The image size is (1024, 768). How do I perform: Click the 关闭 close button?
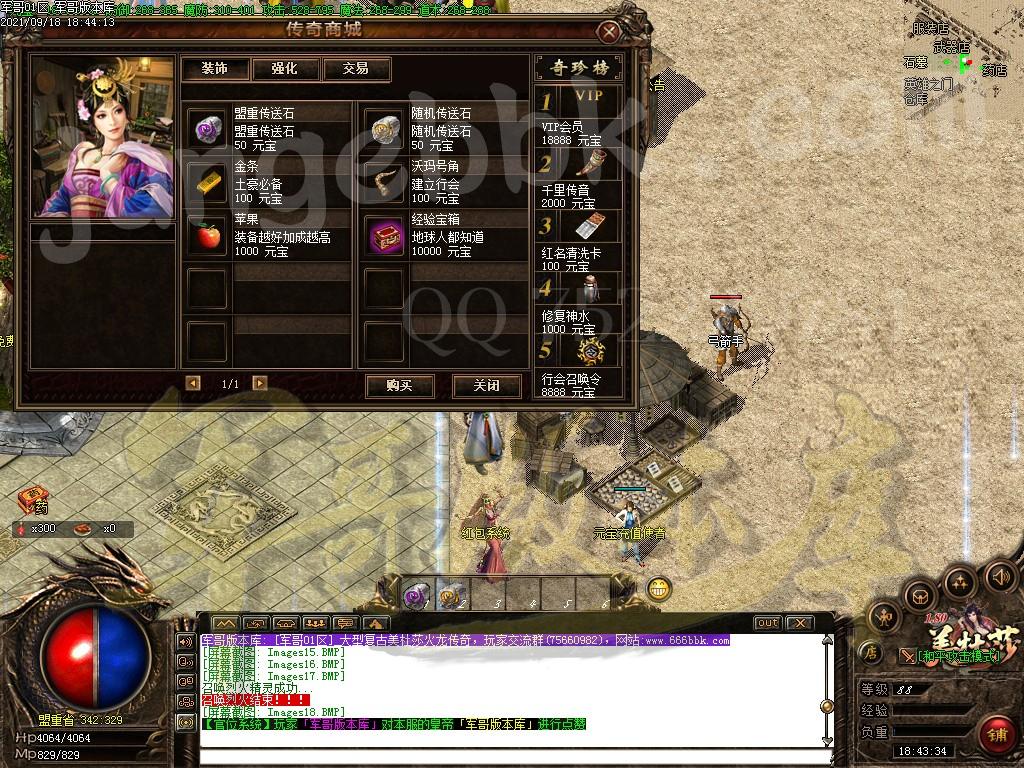pyautogui.click(x=486, y=386)
